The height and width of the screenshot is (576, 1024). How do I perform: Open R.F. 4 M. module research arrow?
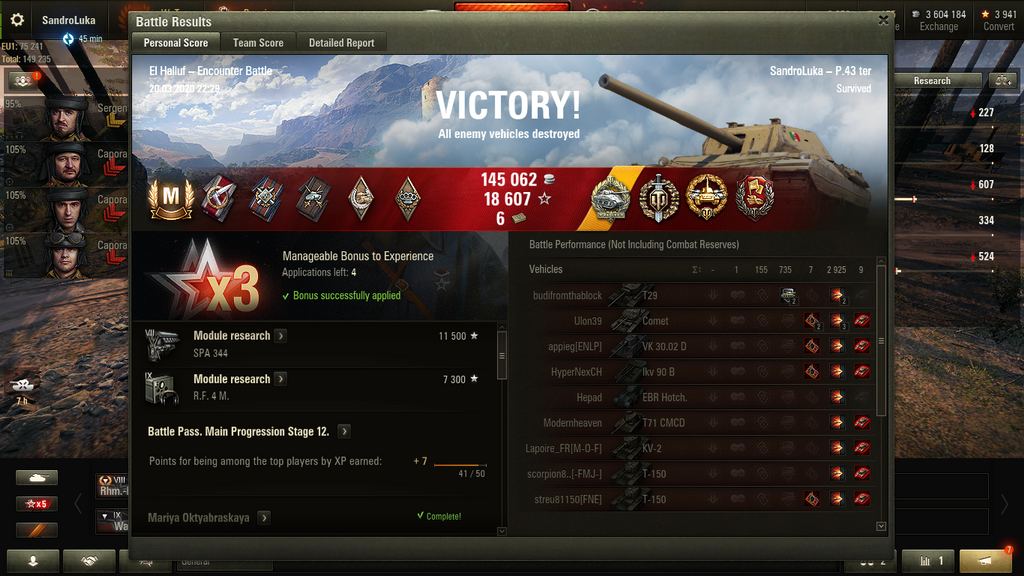[x=281, y=379]
